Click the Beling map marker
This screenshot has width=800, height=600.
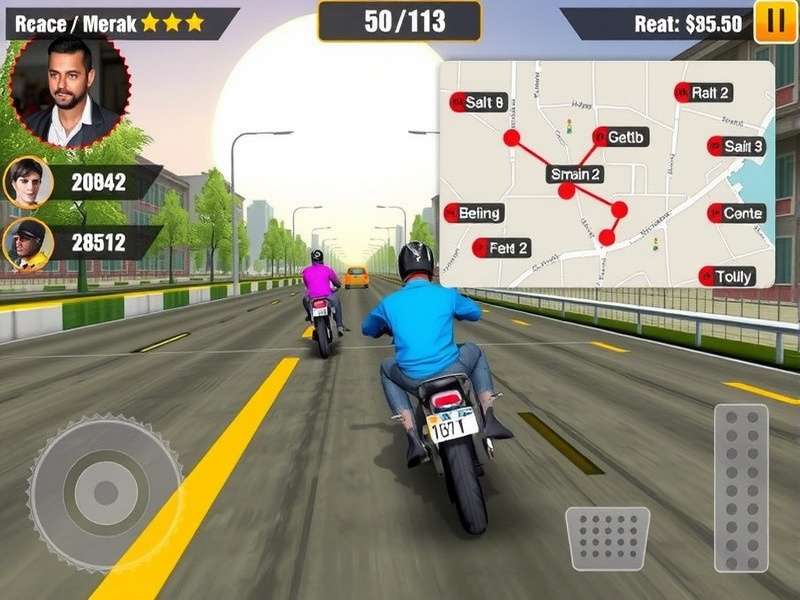point(474,212)
